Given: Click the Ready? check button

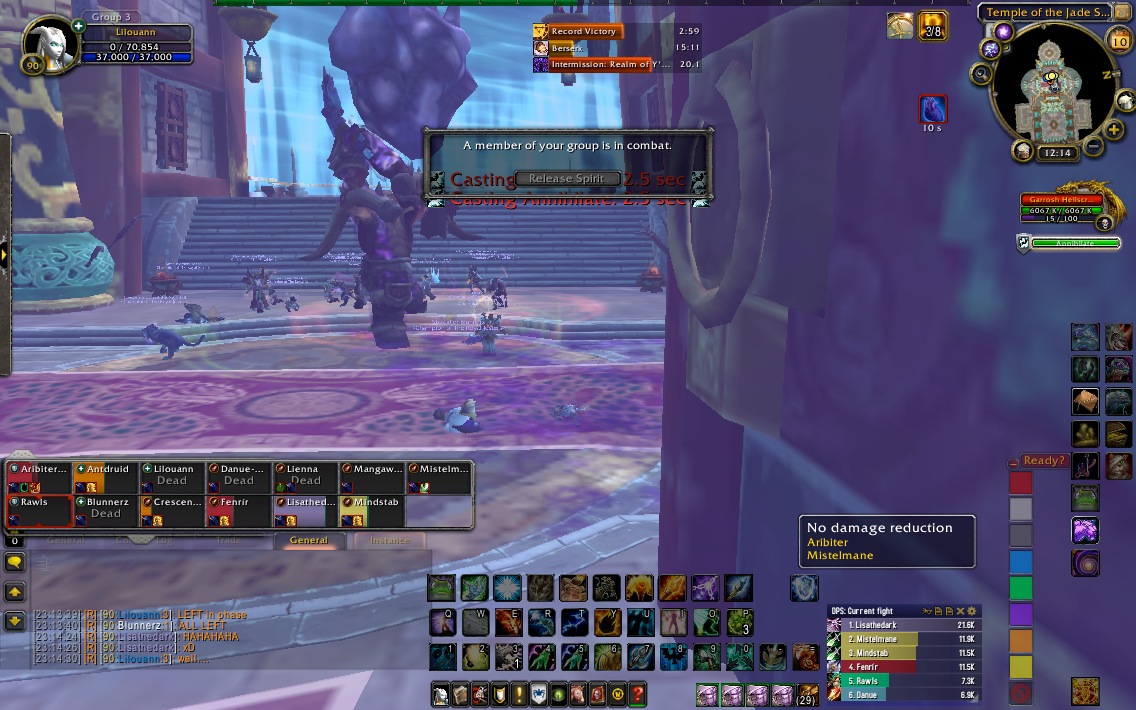Looking at the screenshot, I should point(1043,461).
